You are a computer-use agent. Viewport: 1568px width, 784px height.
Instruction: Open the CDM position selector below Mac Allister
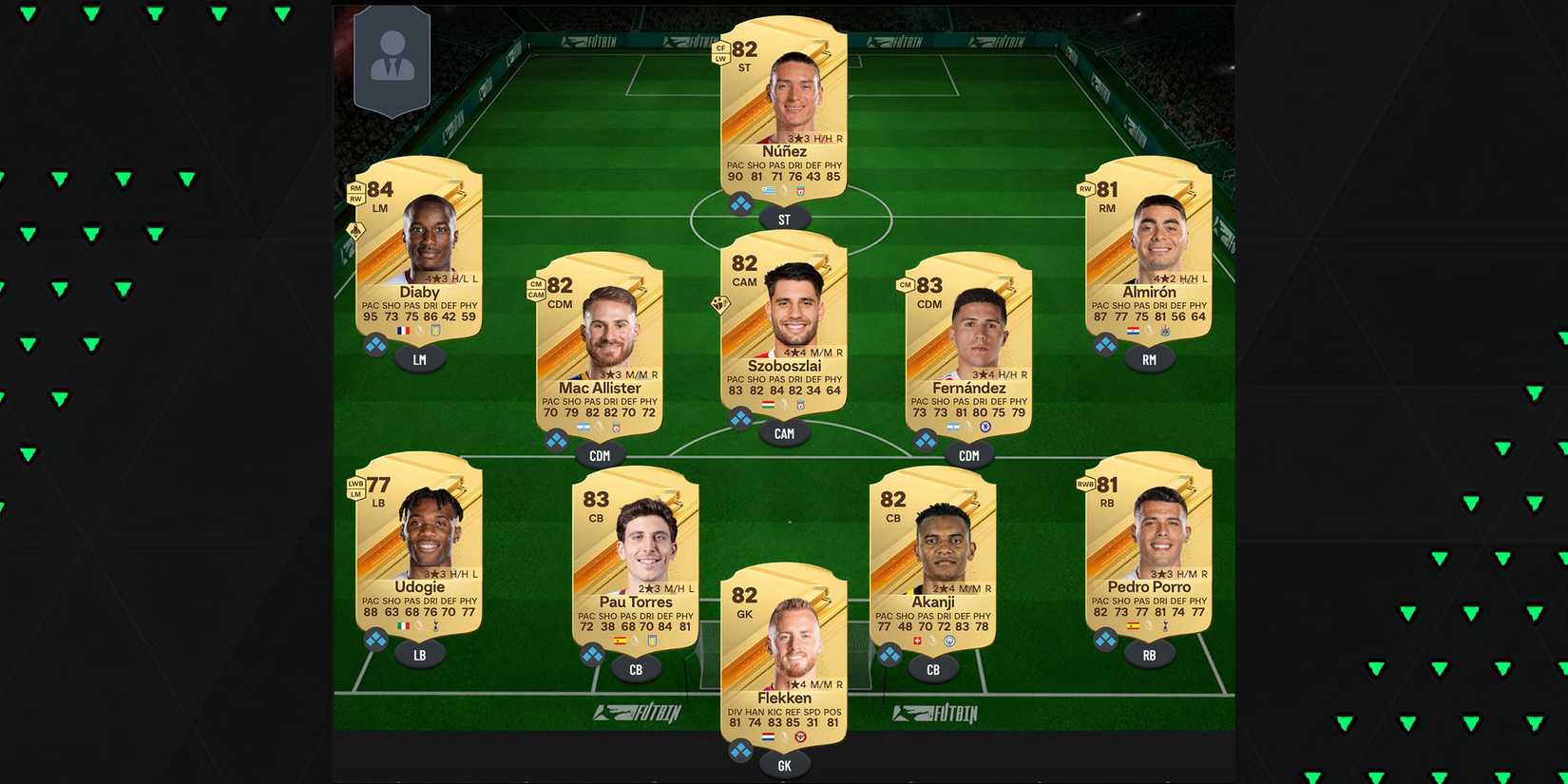pos(599,455)
